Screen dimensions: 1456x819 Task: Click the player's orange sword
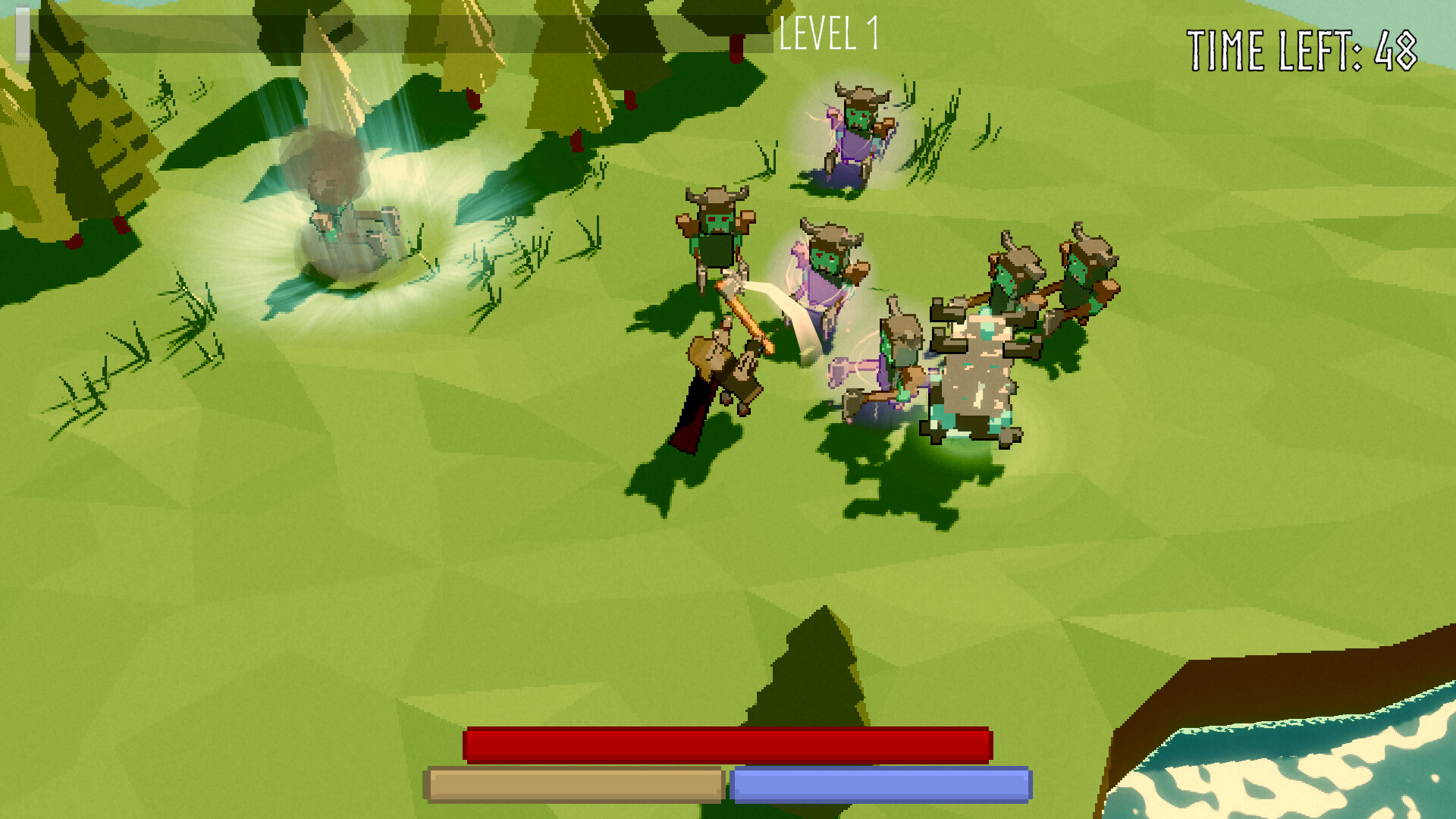tap(747, 315)
